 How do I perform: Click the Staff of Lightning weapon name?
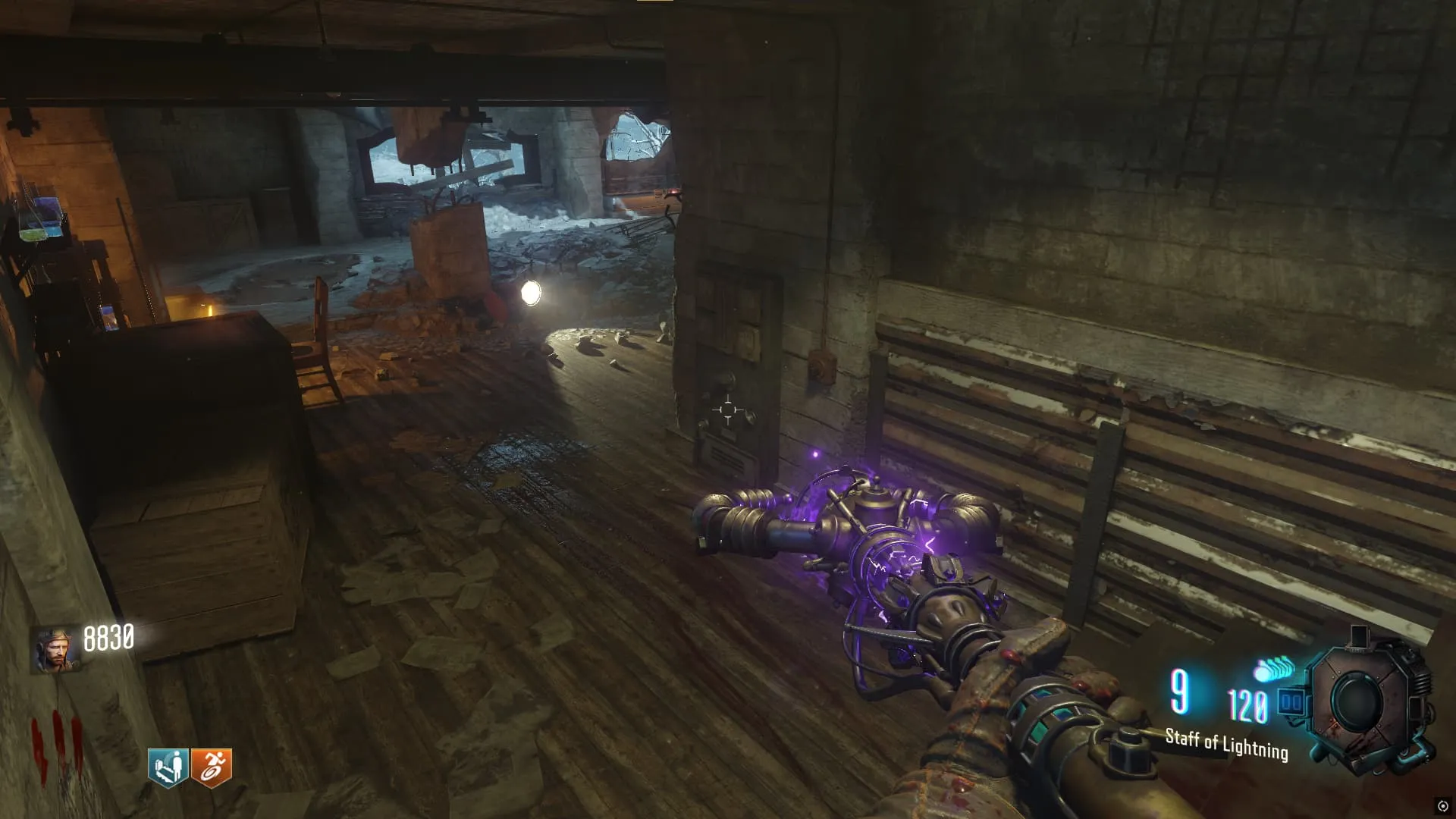(x=1226, y=744)
